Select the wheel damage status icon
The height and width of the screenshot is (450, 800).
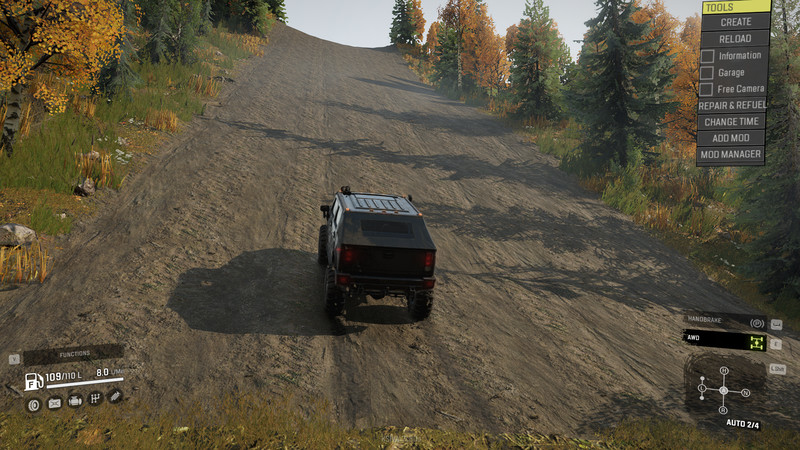pos(33,403)
